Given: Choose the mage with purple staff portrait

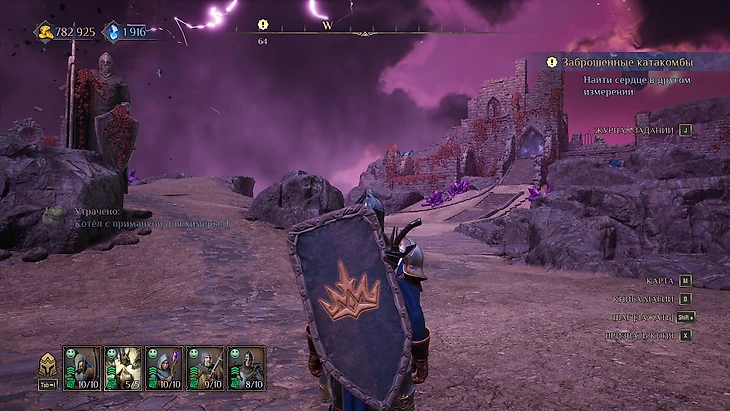Looking at the screenshot, I should pyautogui.click(x=164, y=367).
